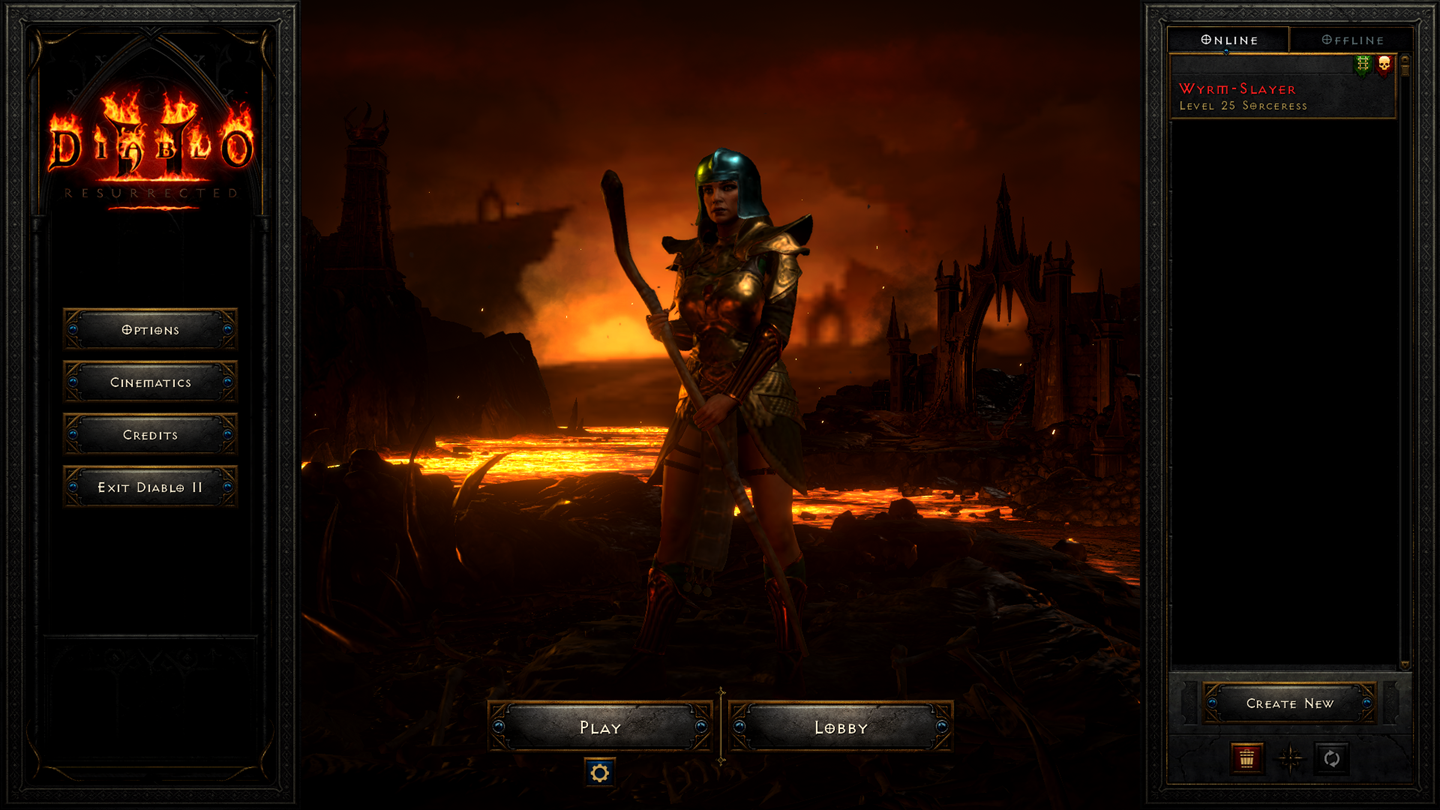Click the circular arrows convert icon

tap(1331, 758)
